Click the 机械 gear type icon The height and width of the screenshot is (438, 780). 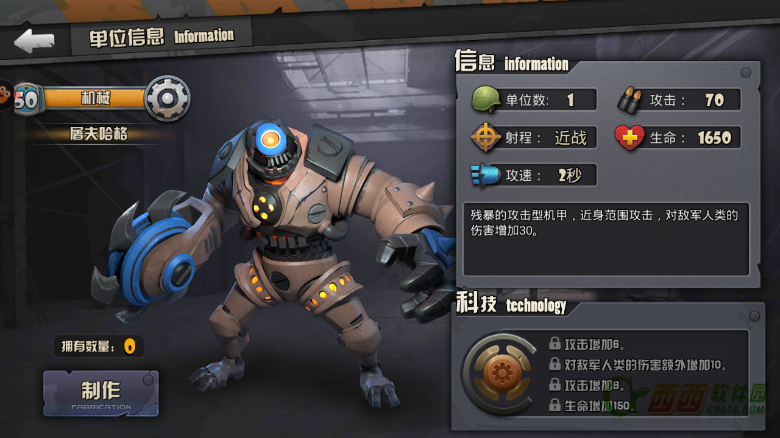coord(167,97)
